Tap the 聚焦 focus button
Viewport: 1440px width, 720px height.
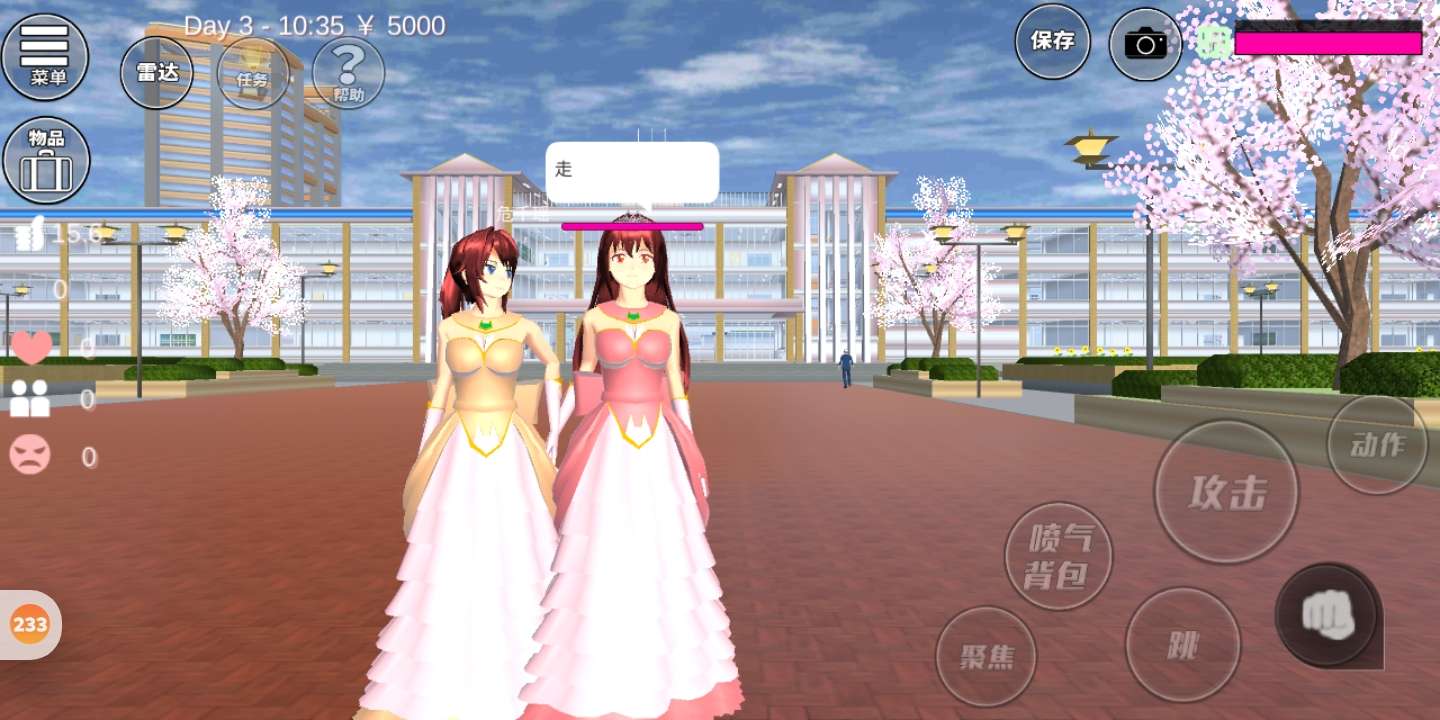click(x=986, y=656)
